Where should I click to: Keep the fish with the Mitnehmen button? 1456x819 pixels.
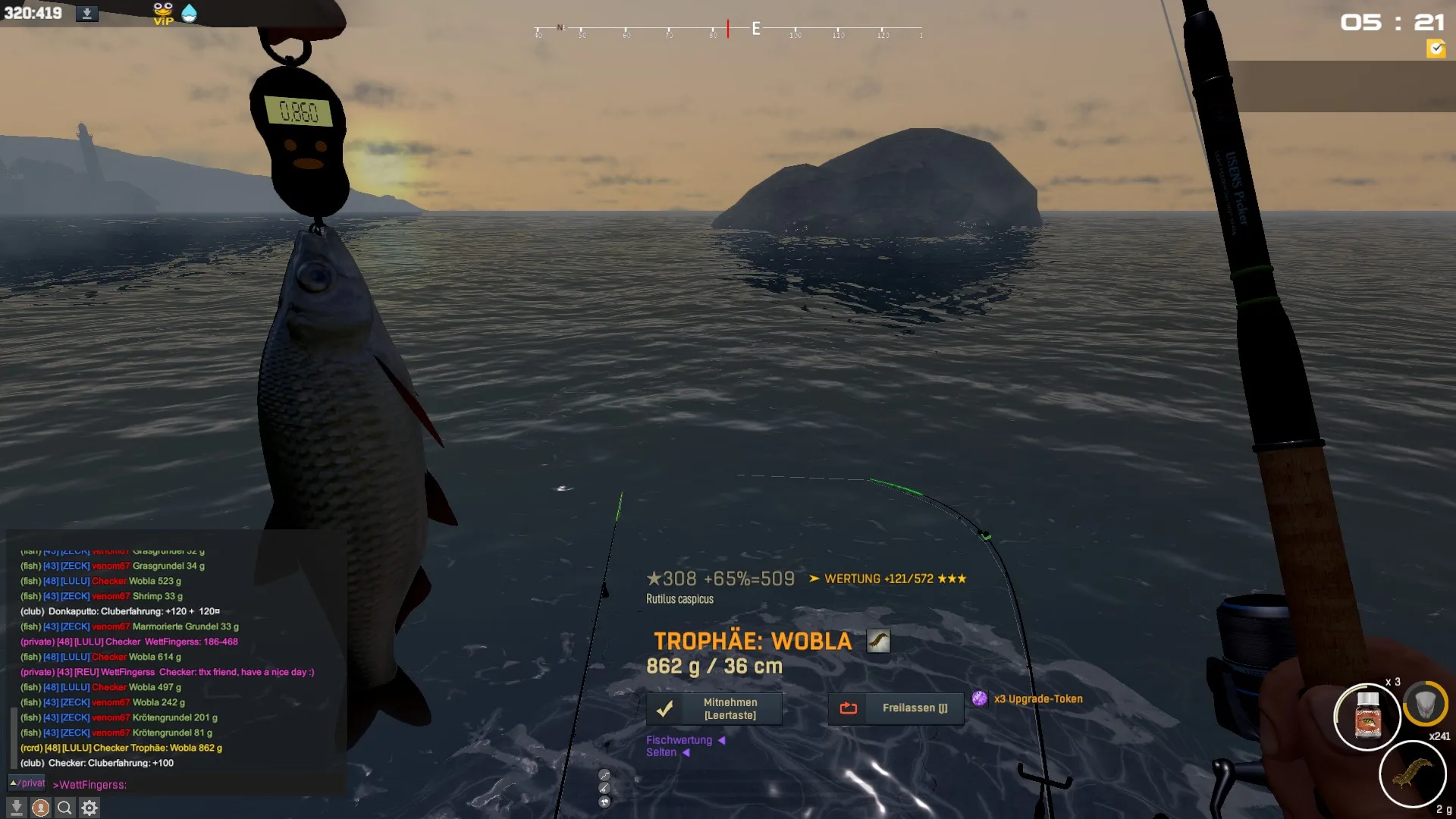(x=714, y=708)
